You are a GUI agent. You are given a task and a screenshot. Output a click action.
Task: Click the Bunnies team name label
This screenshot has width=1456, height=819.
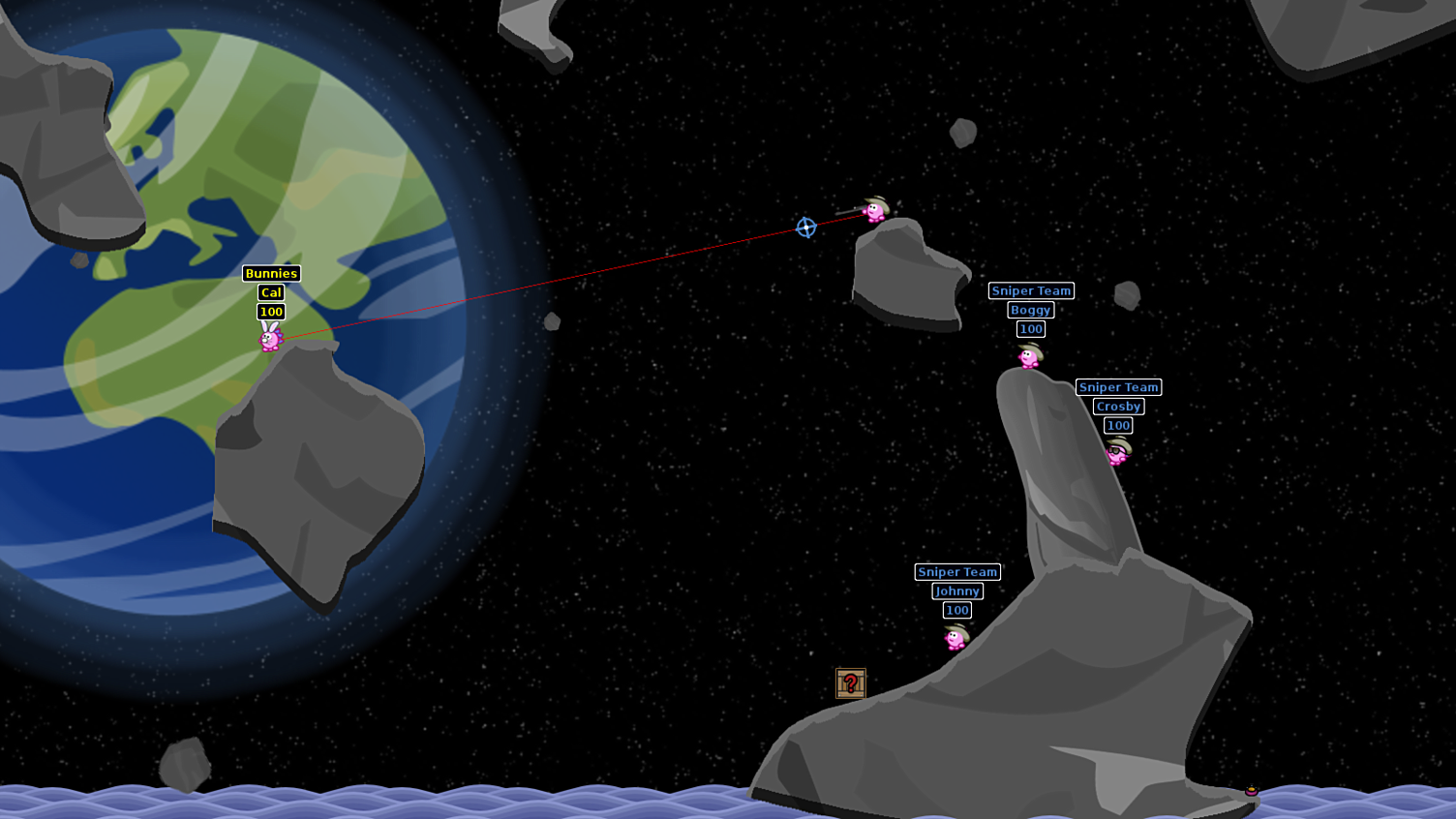click(x=271, y=273)
